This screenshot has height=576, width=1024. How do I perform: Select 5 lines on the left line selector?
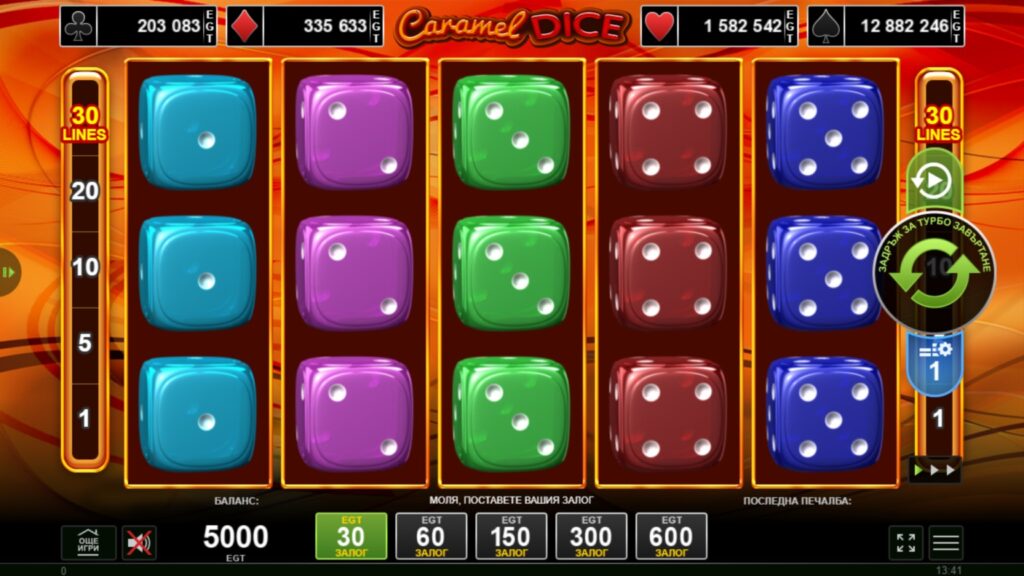pos(85,343)
